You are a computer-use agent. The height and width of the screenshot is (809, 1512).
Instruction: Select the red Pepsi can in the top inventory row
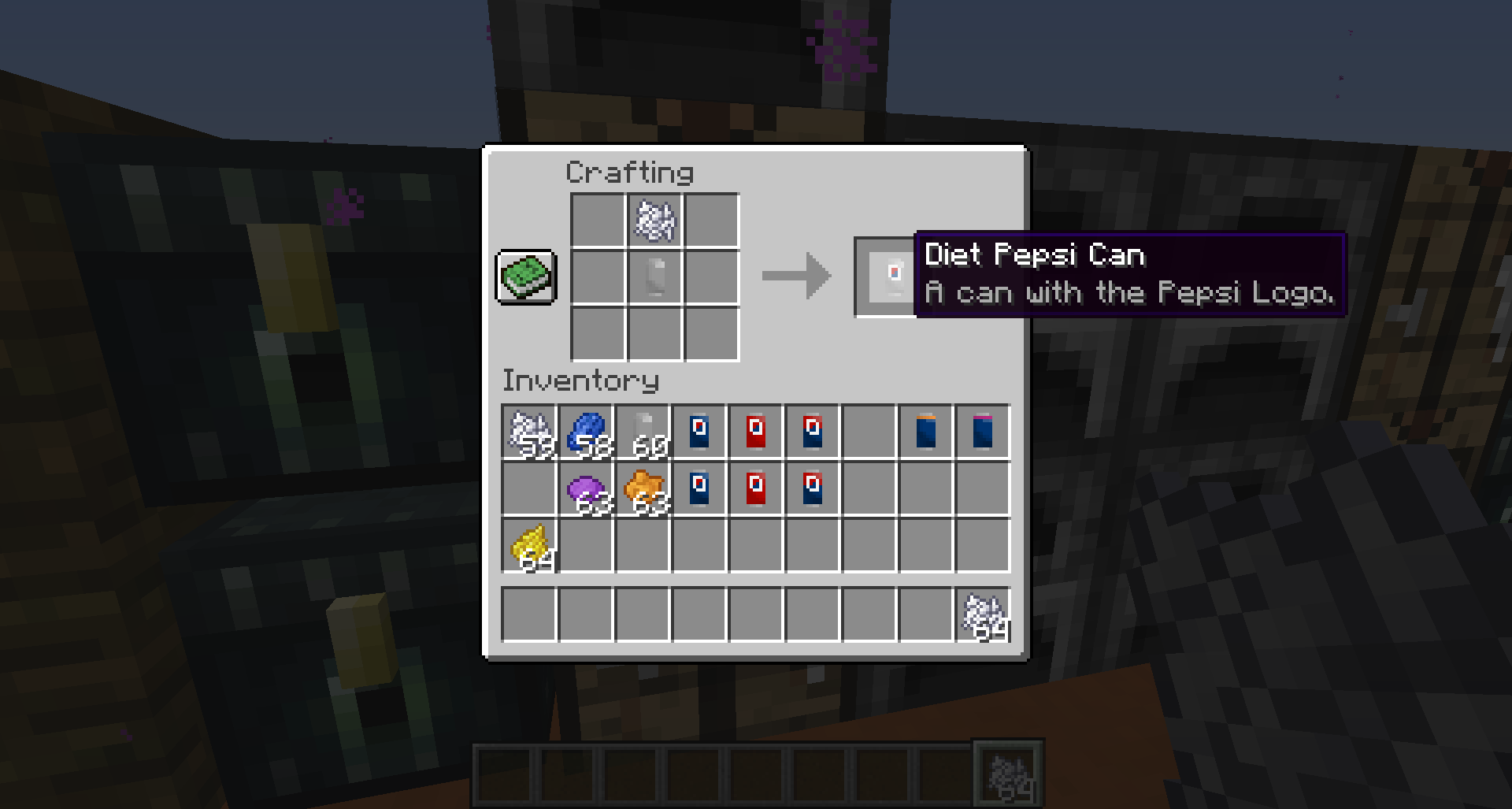758,432
